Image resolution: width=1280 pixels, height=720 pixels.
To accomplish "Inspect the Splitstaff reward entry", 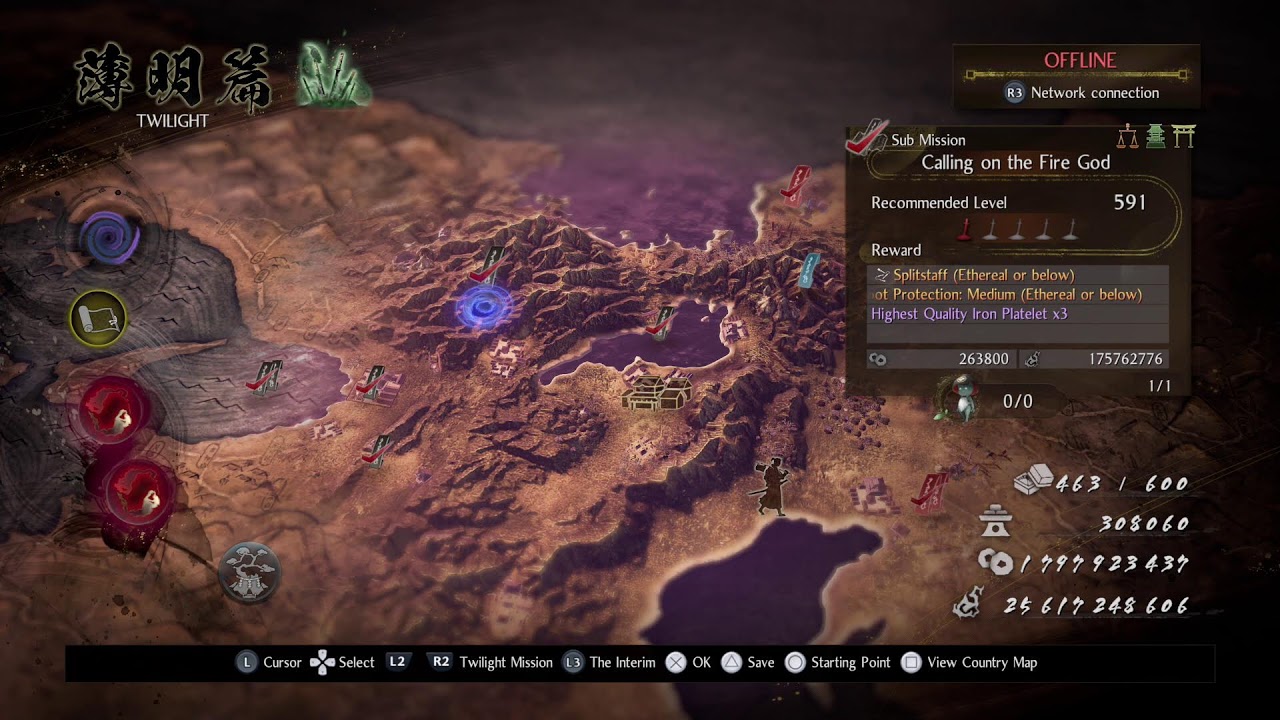I will (1018, 275).
